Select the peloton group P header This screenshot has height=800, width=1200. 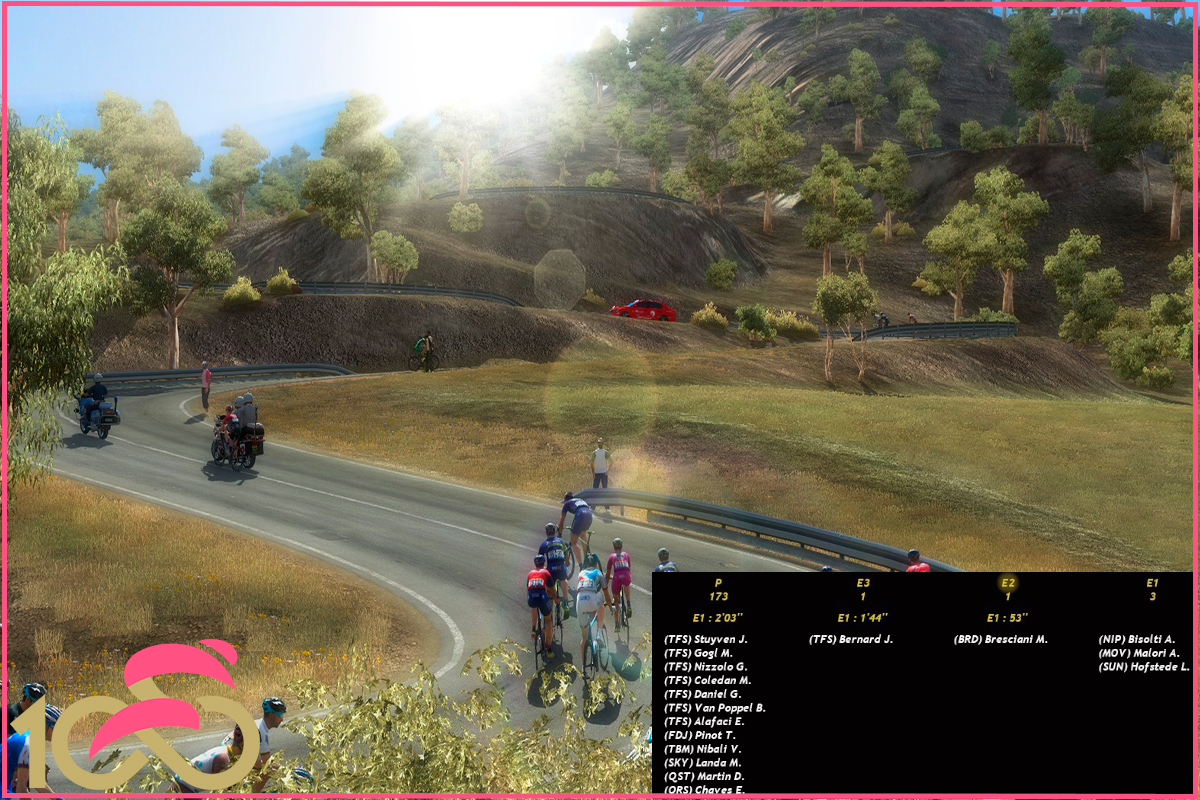pos(718,582)
